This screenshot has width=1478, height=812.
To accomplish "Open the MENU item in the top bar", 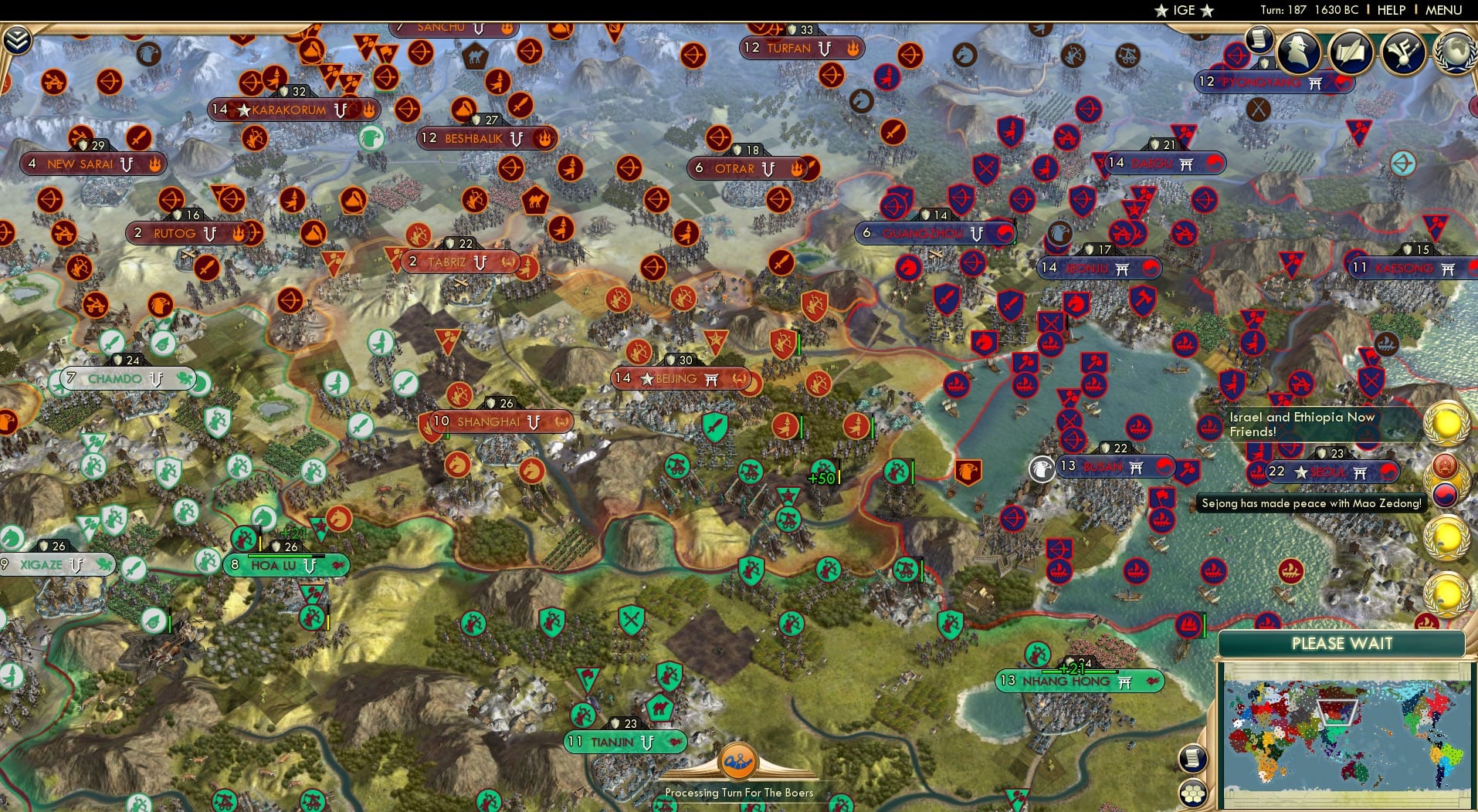I will pos(1442,10).
